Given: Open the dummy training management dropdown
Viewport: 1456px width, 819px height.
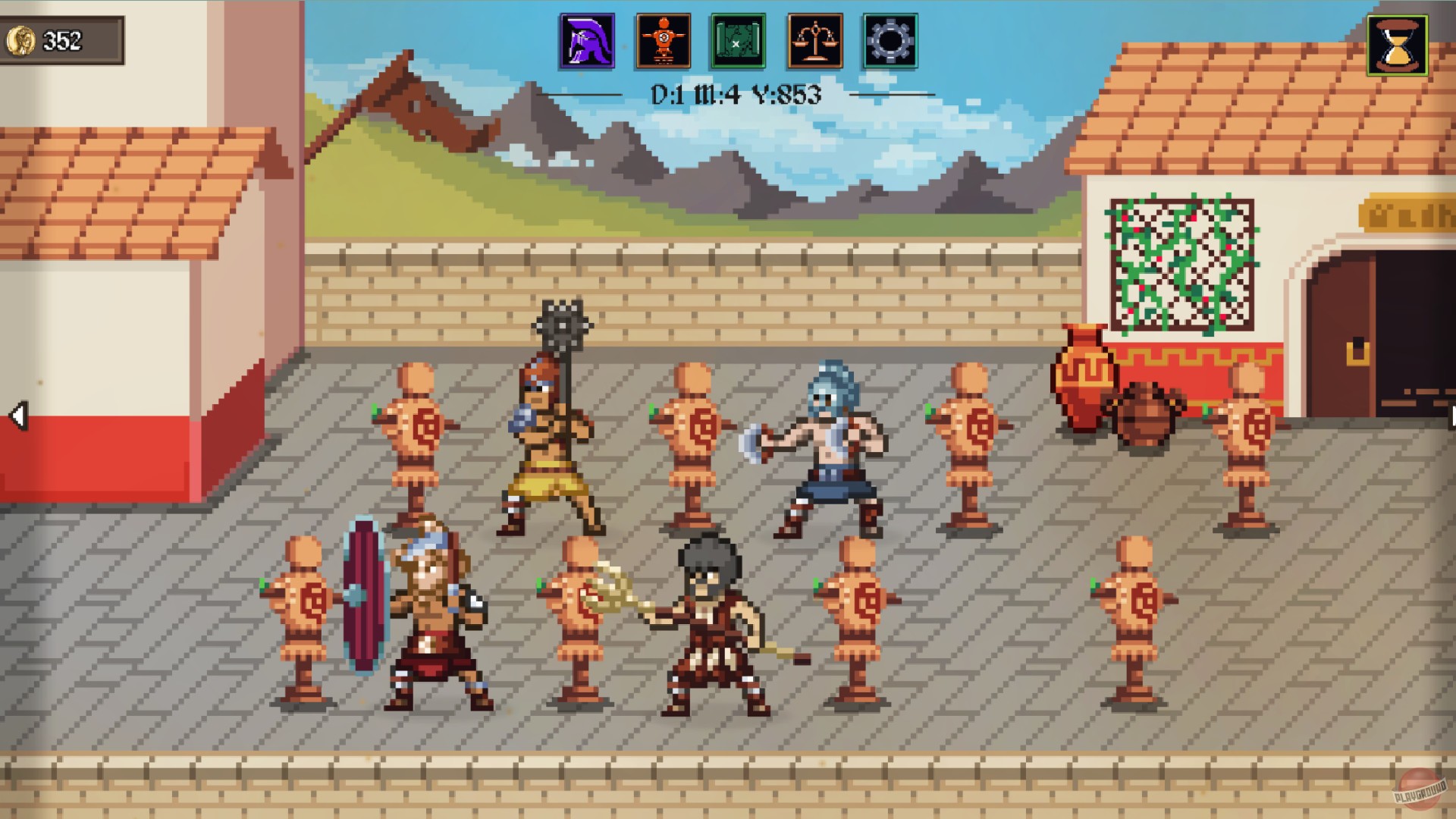Looking at the screenshot, I should tap(662, 42).
